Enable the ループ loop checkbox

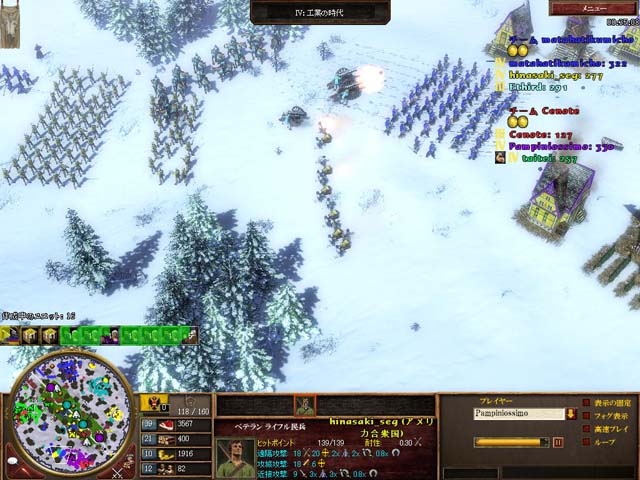[x=585, y=441]
